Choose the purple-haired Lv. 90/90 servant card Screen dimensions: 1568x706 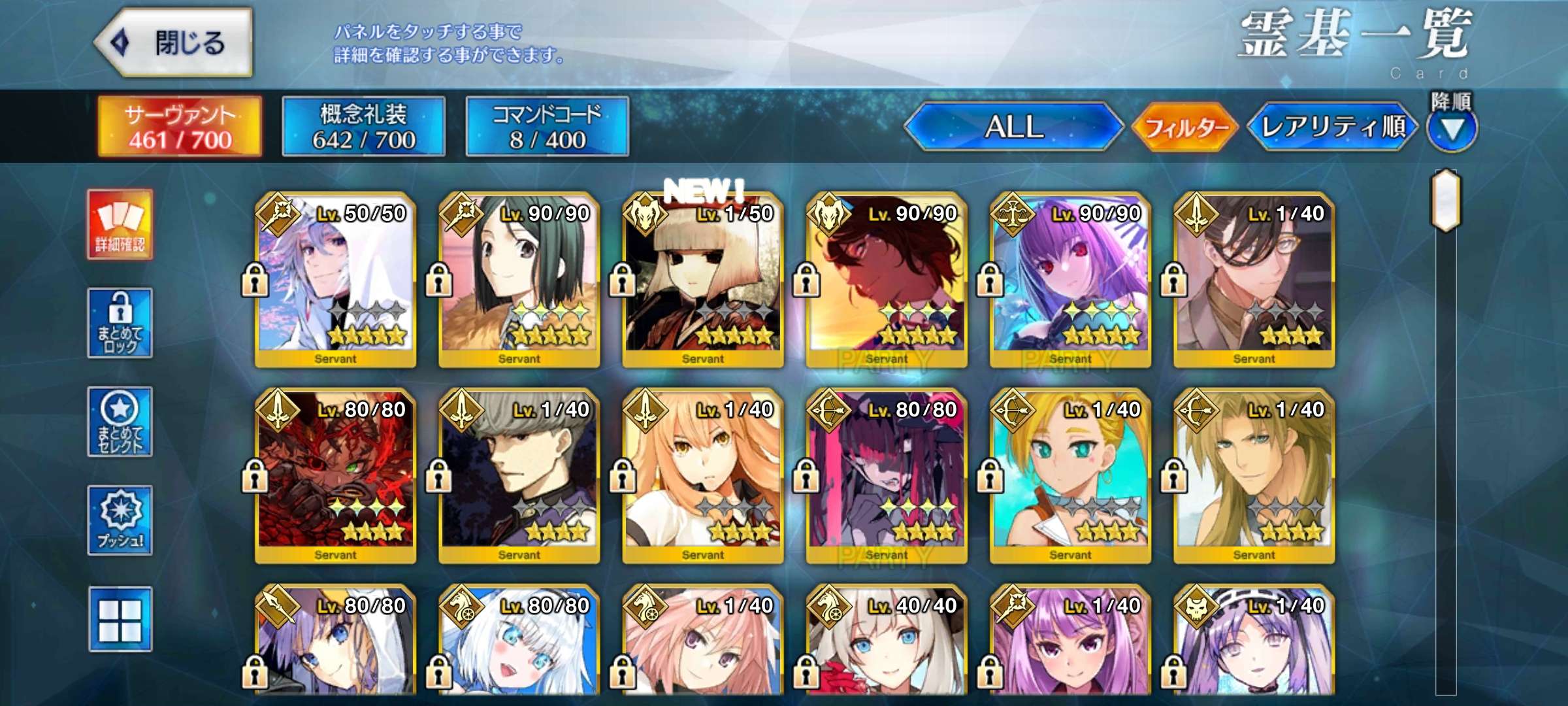point(1070,280)
